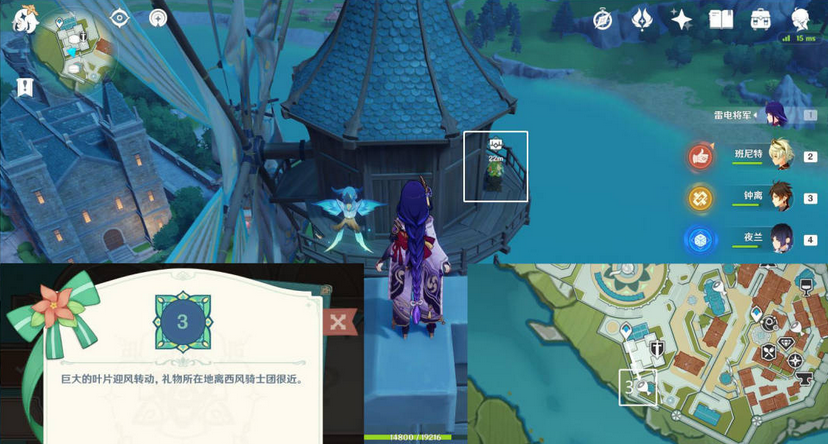Select active character 雷电将军 in party list

777,115
